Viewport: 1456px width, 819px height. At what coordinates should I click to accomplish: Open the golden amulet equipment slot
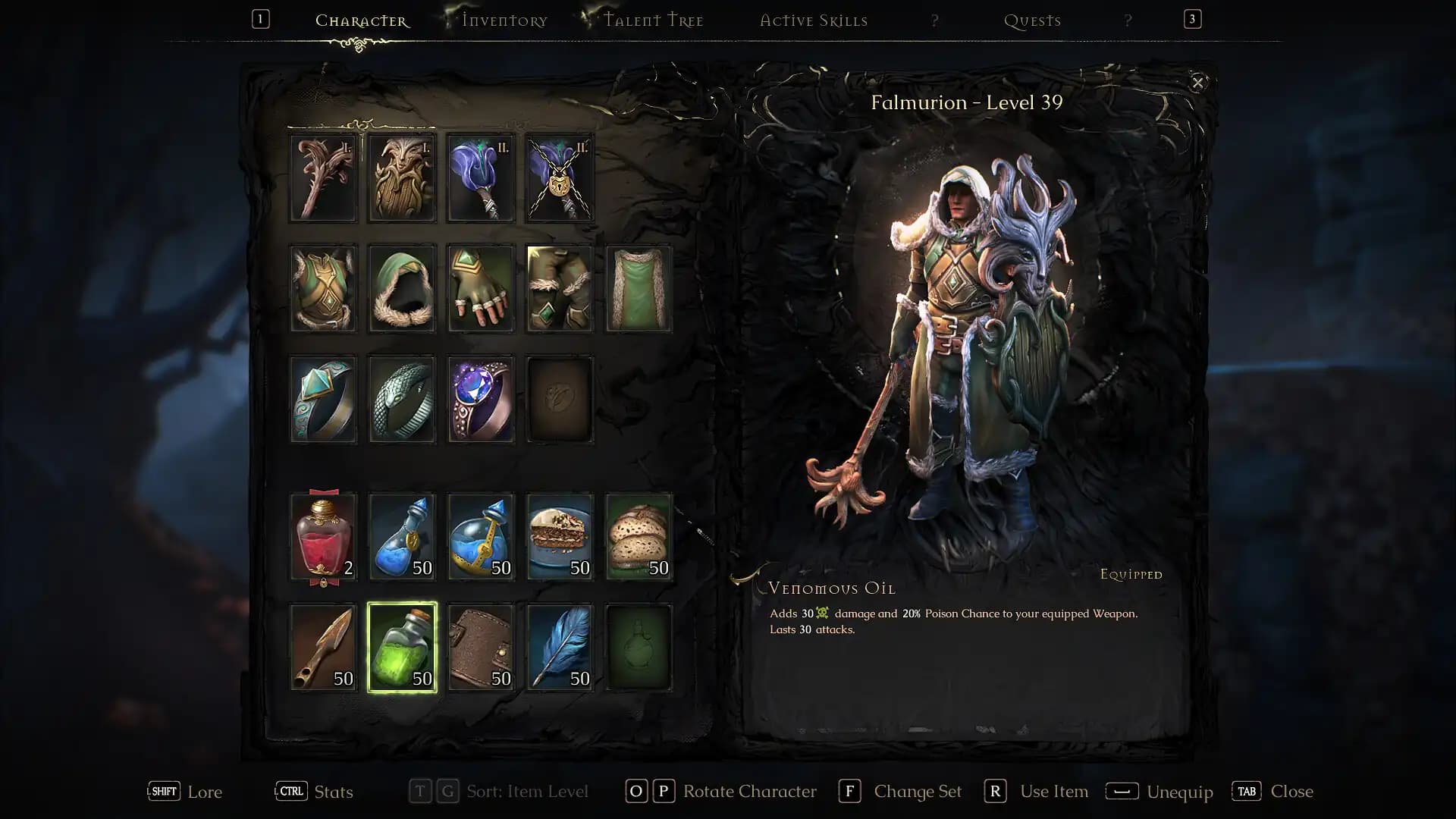(x=559, y=177)
